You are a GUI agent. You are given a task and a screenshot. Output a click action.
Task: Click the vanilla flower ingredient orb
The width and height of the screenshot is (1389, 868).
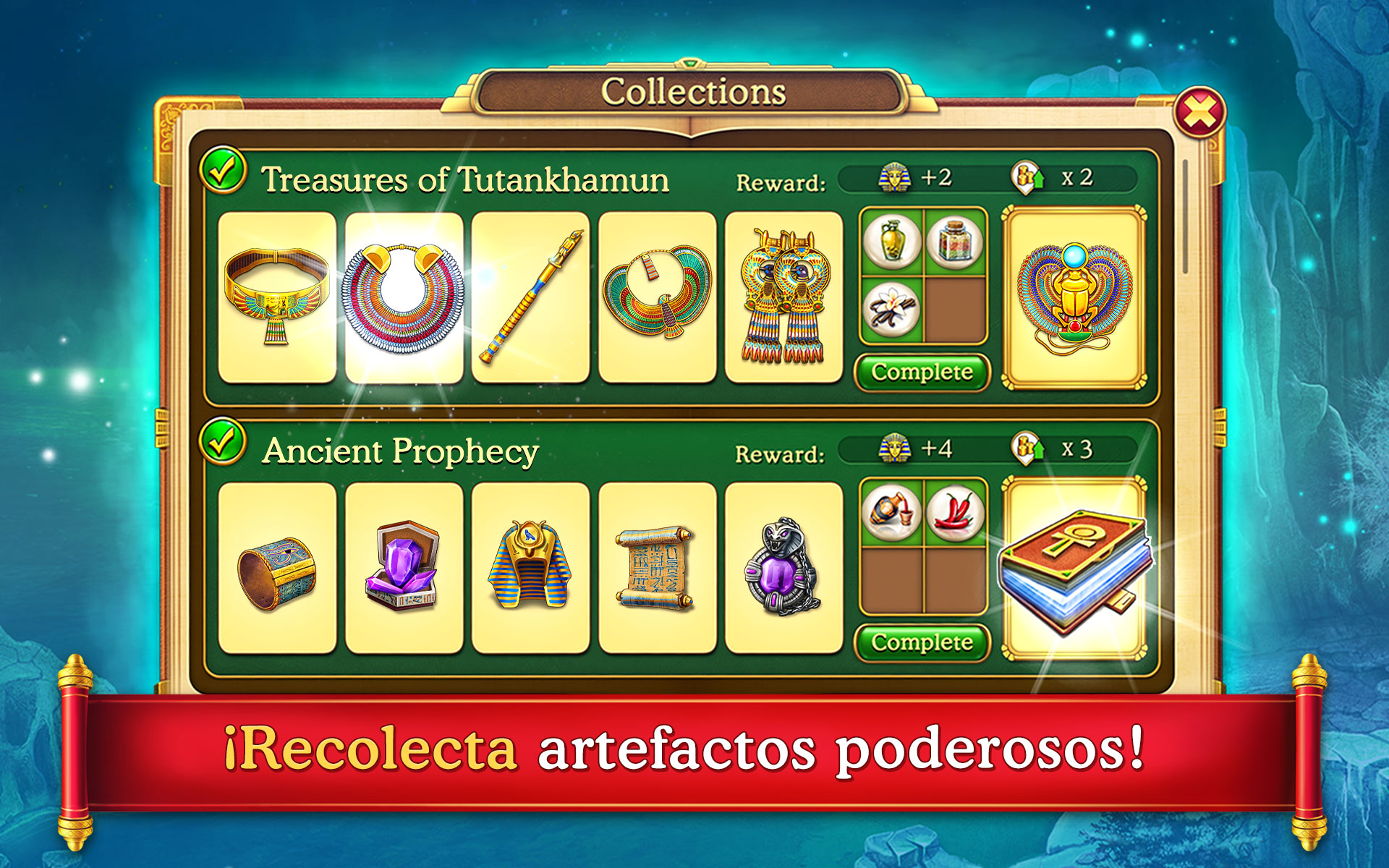(891, 310)
